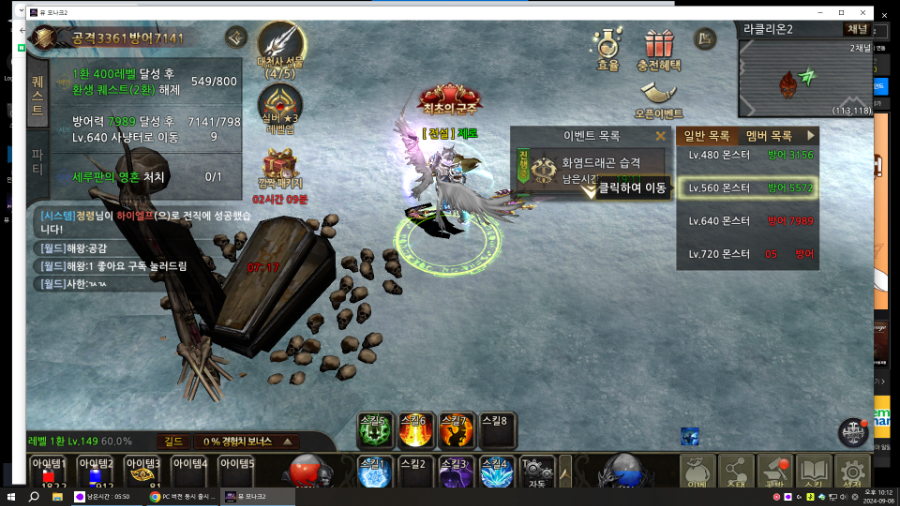Use the 아이템1 red potion slot

tap(48, 471)
